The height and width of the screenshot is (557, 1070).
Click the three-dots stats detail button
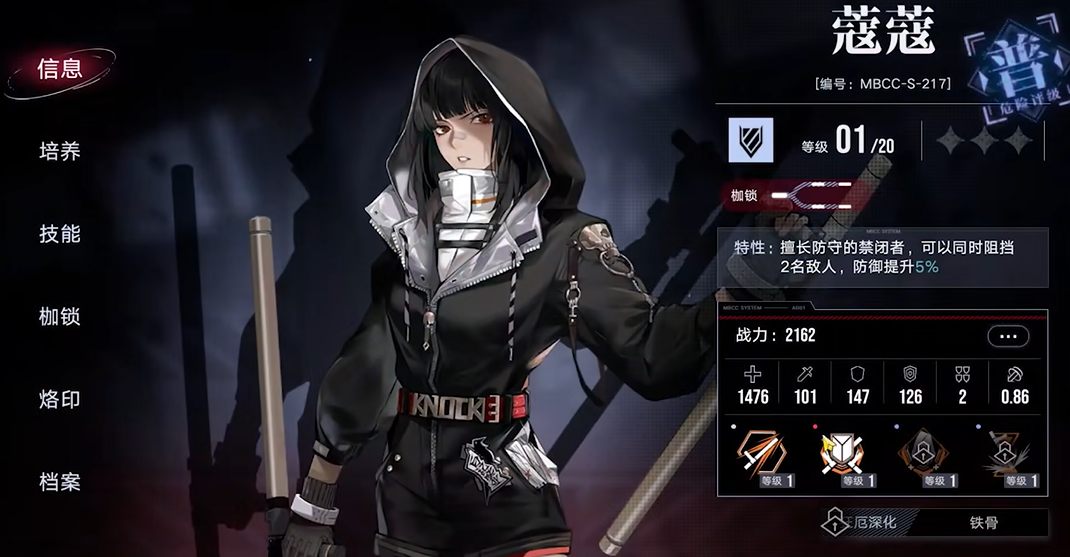coord(1007,336)
